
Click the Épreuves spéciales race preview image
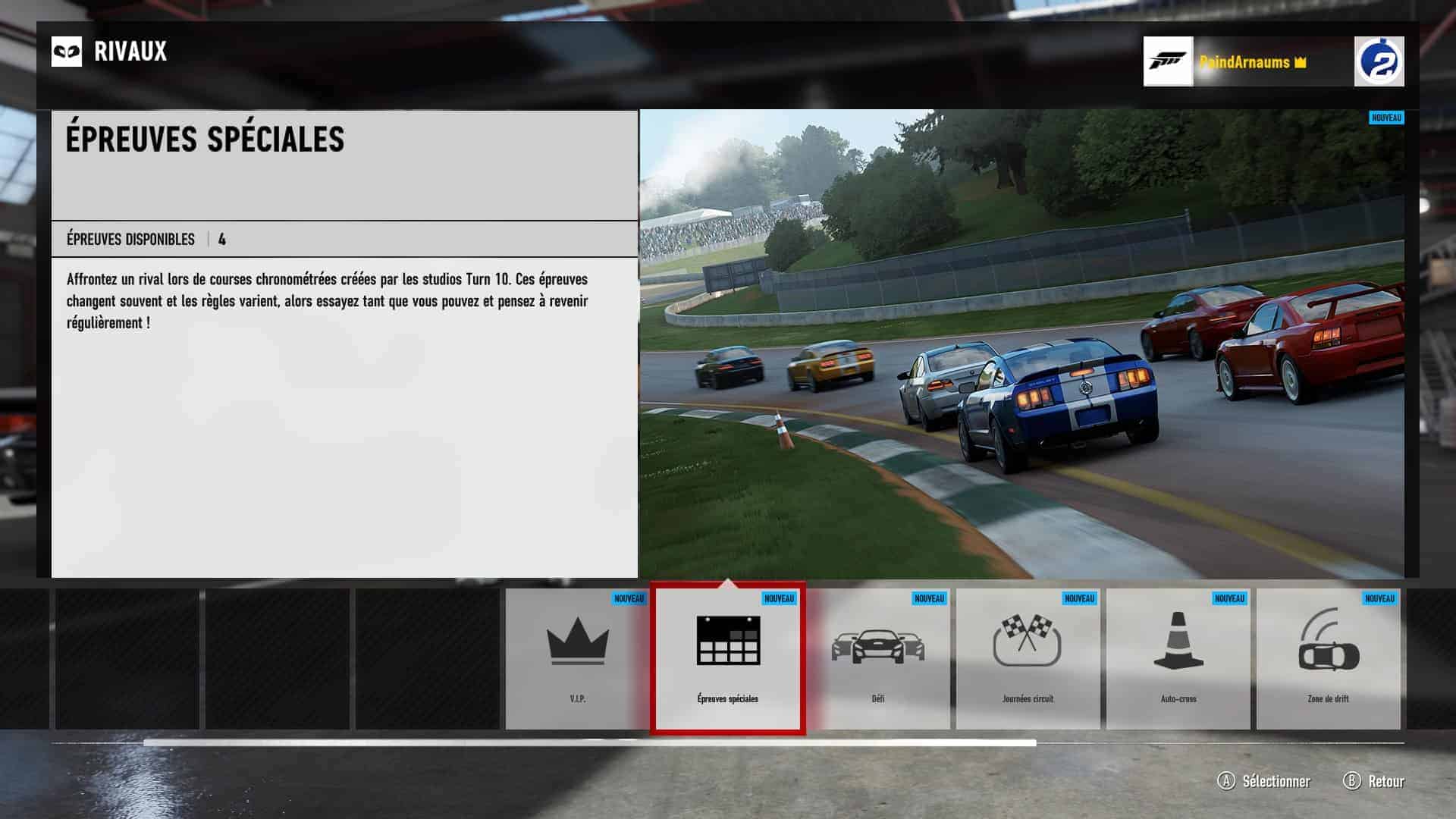pyautogui.click(x=1021, y=344)
